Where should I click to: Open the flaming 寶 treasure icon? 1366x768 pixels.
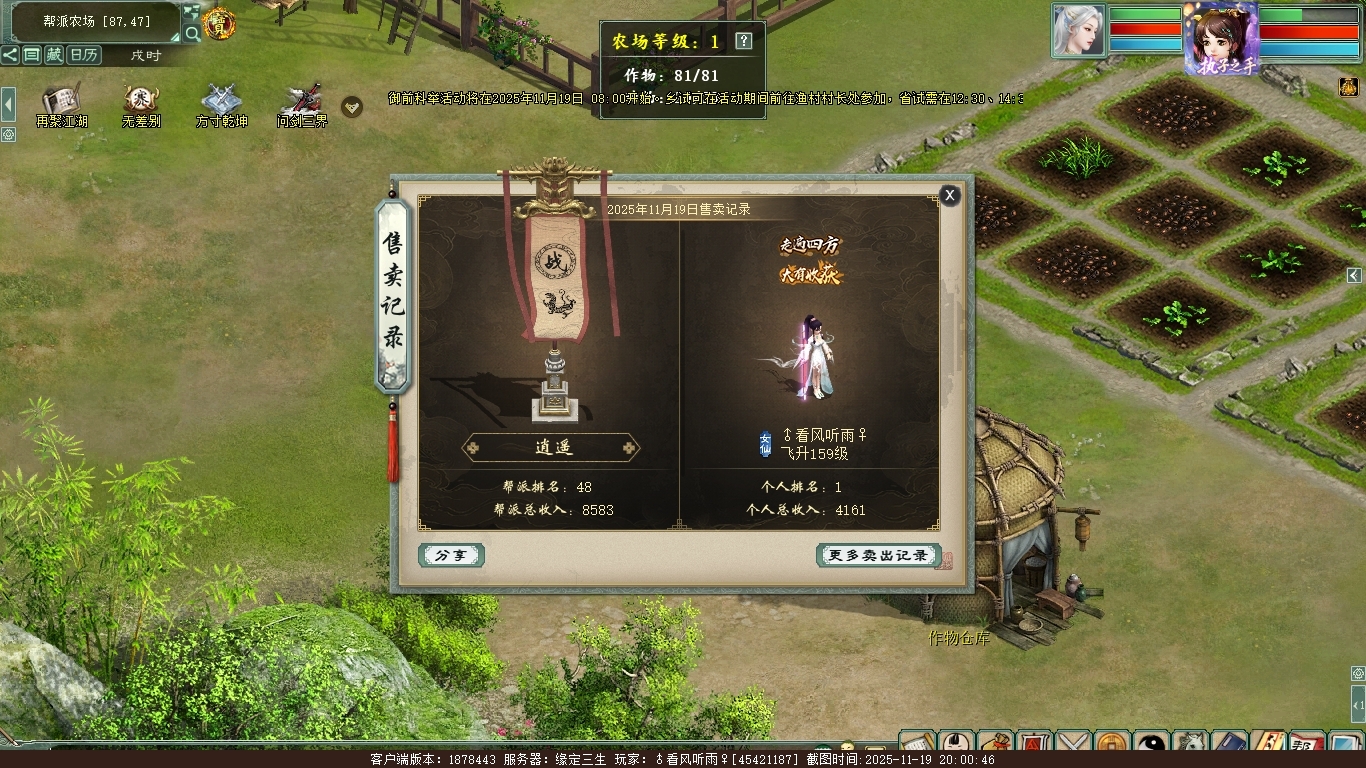point(219,24)
